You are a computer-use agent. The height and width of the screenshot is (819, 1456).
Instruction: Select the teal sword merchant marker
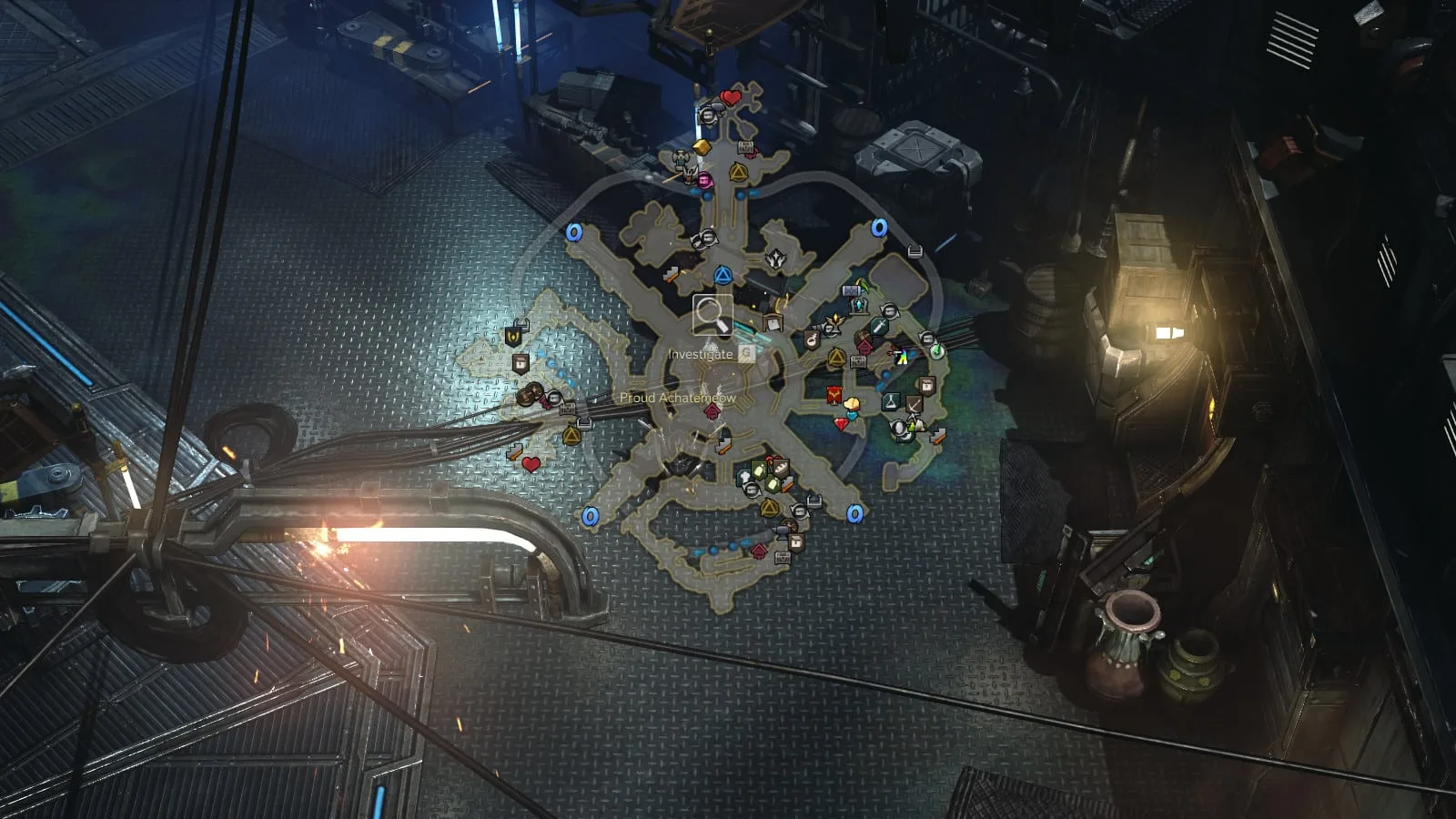tap(879, 326)
